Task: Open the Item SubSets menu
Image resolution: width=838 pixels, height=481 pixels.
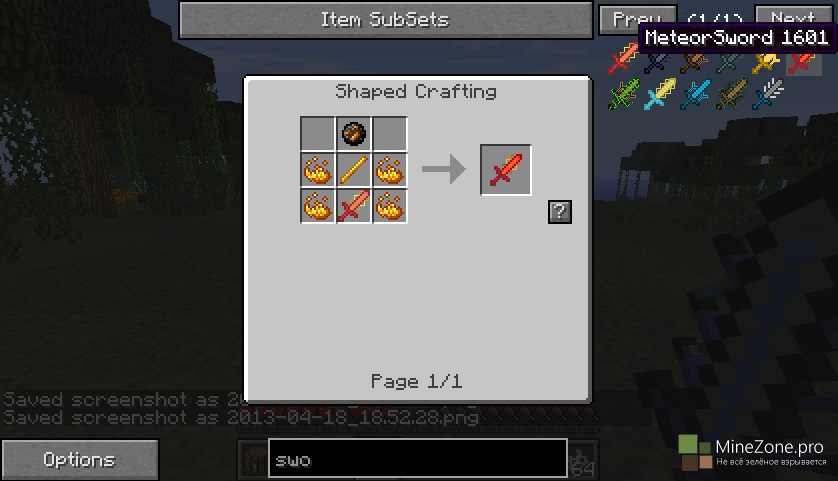Action: pyautogui.click(x=384, y=20)
